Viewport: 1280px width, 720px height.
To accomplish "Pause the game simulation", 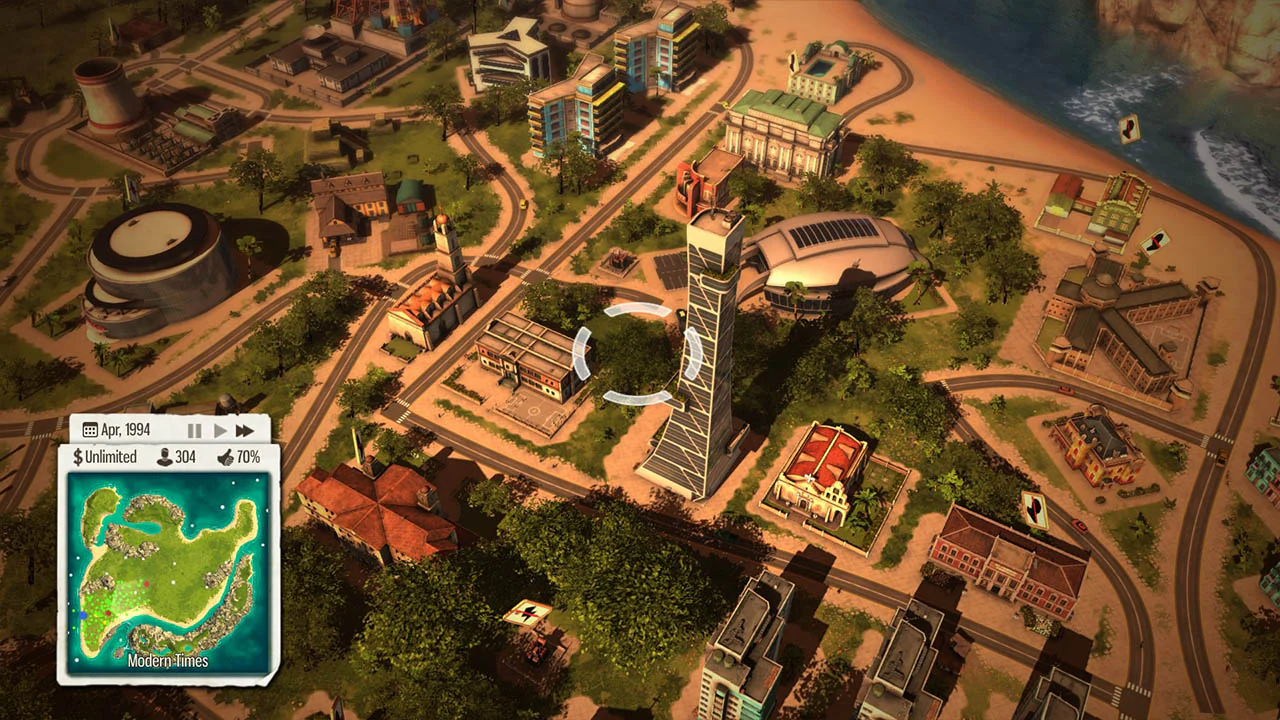I will click(194, 430).
